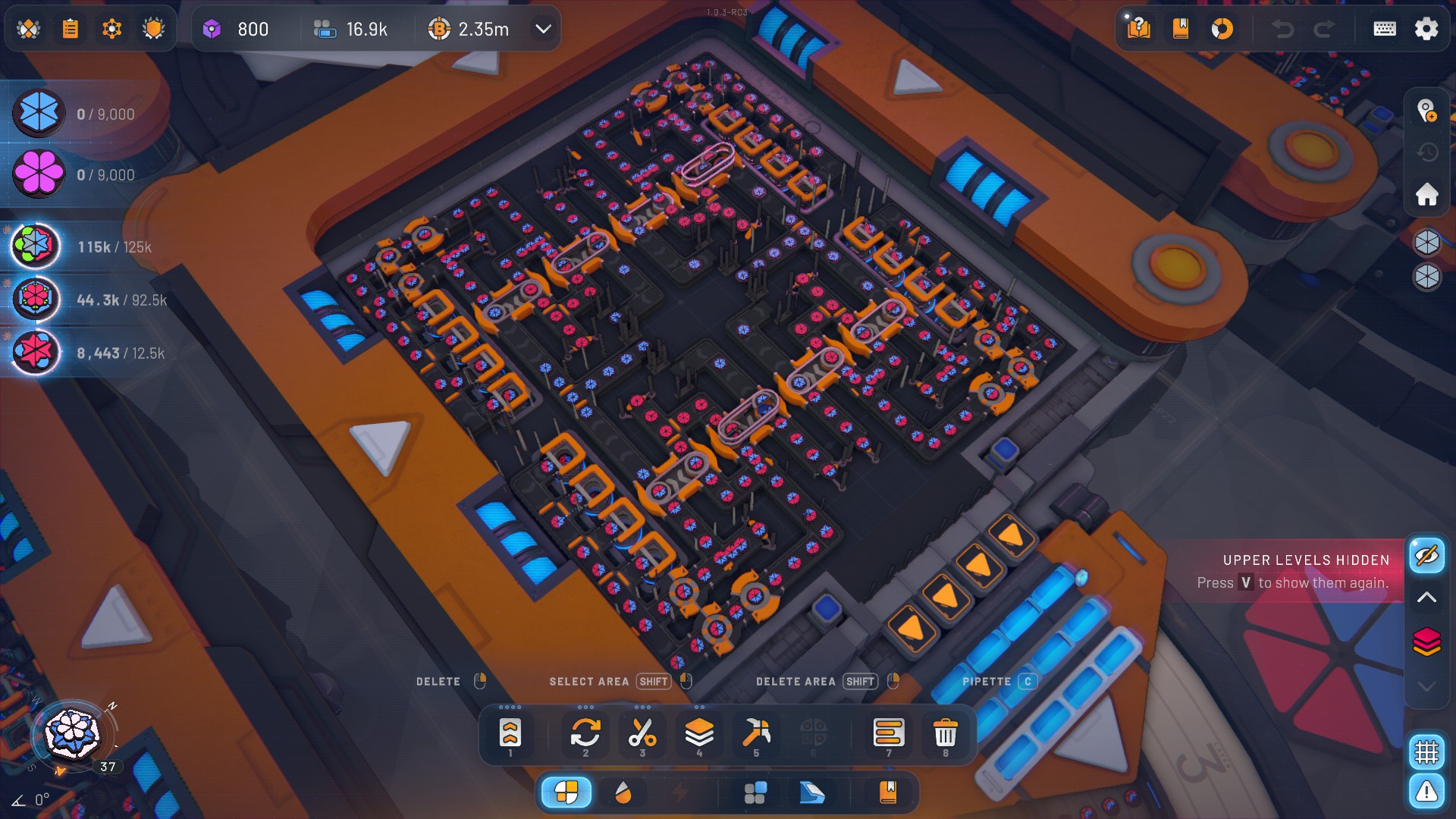Viewport: 1456px width, 819px height.
Task: Toggle upper levels visibility with eye icon
Action: click(x=1427, y=554)
